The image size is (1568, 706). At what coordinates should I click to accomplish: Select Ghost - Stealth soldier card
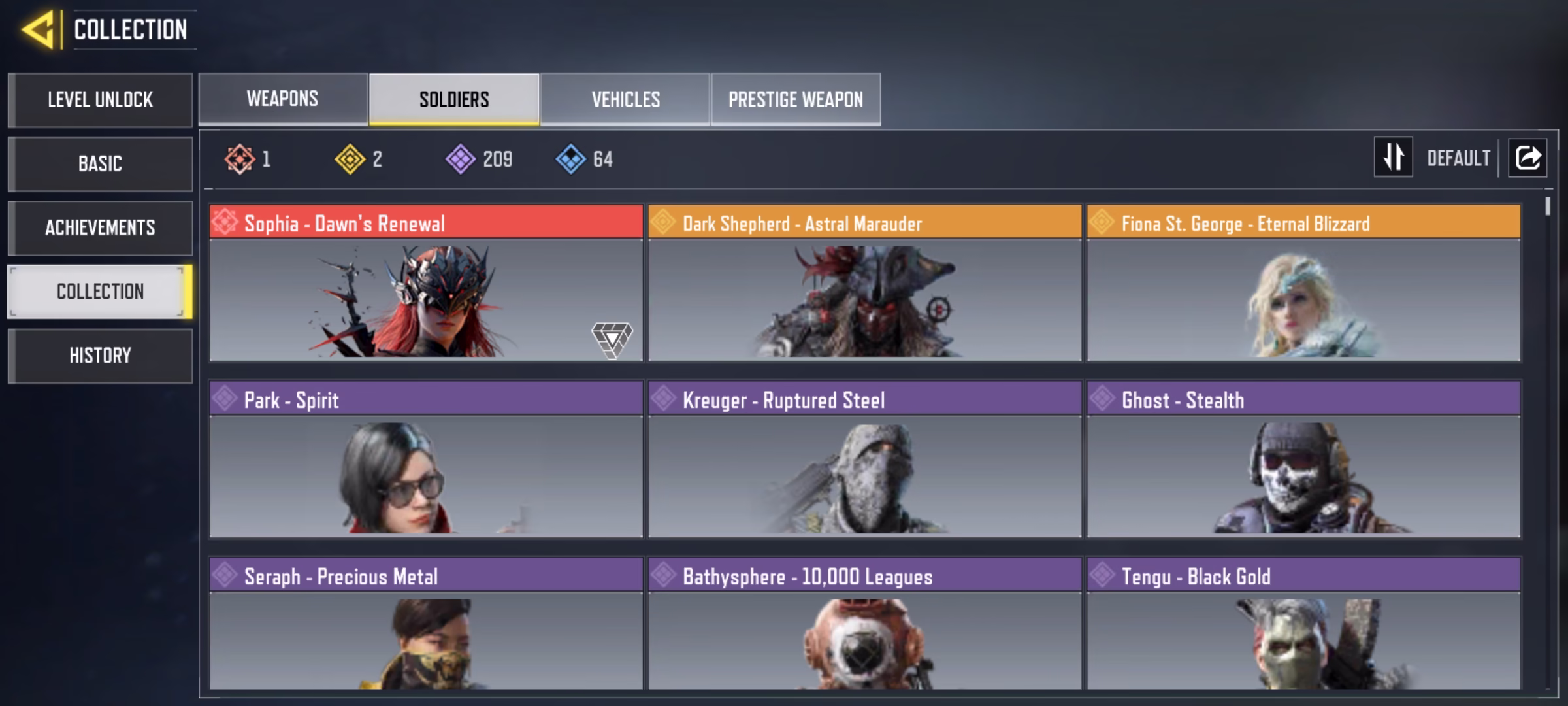click(x=1303, y=460)
